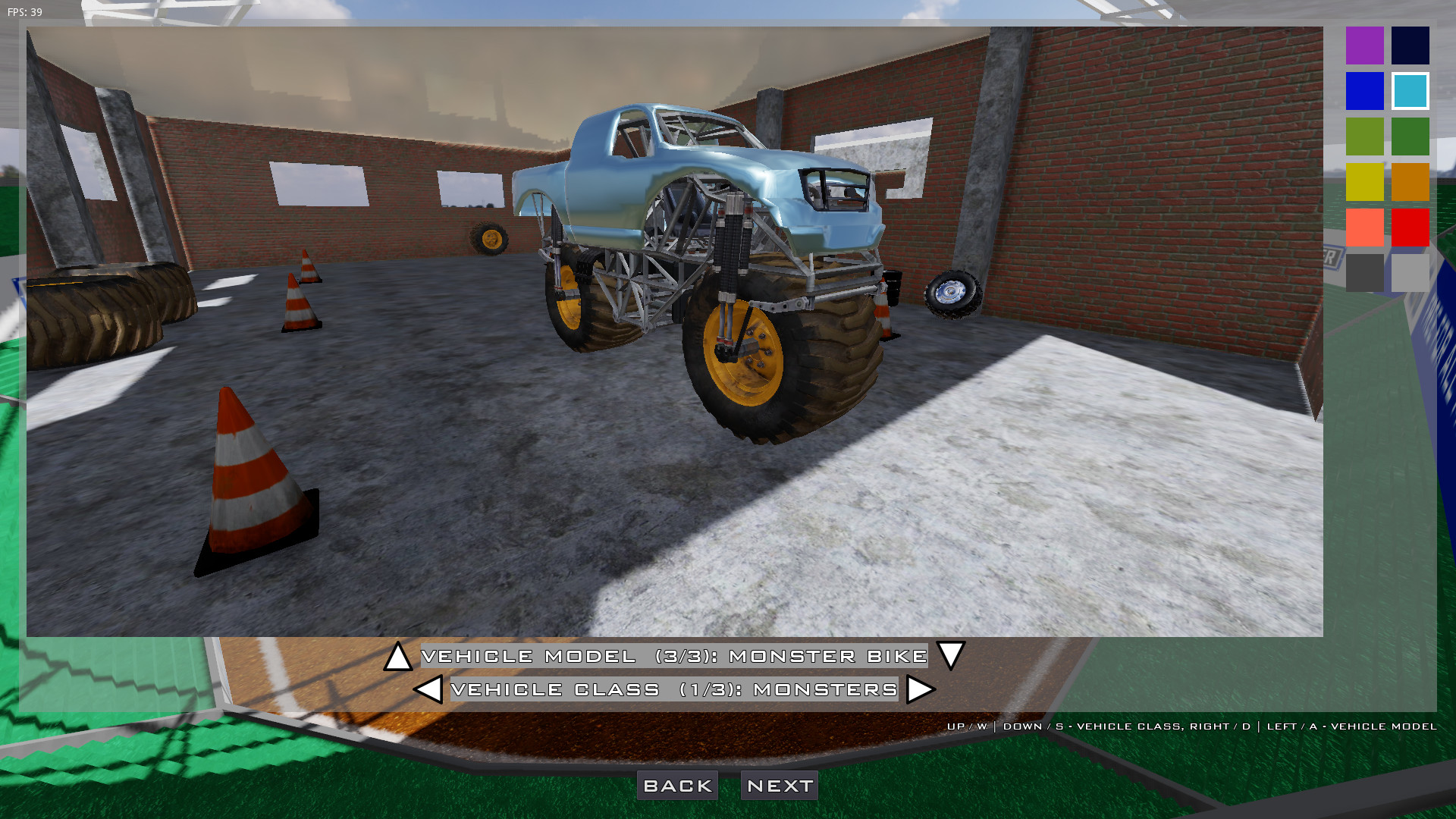Pick the olive green paint swatch
This screenshot has width=1456, height=819.
[x=1364, y=136]
